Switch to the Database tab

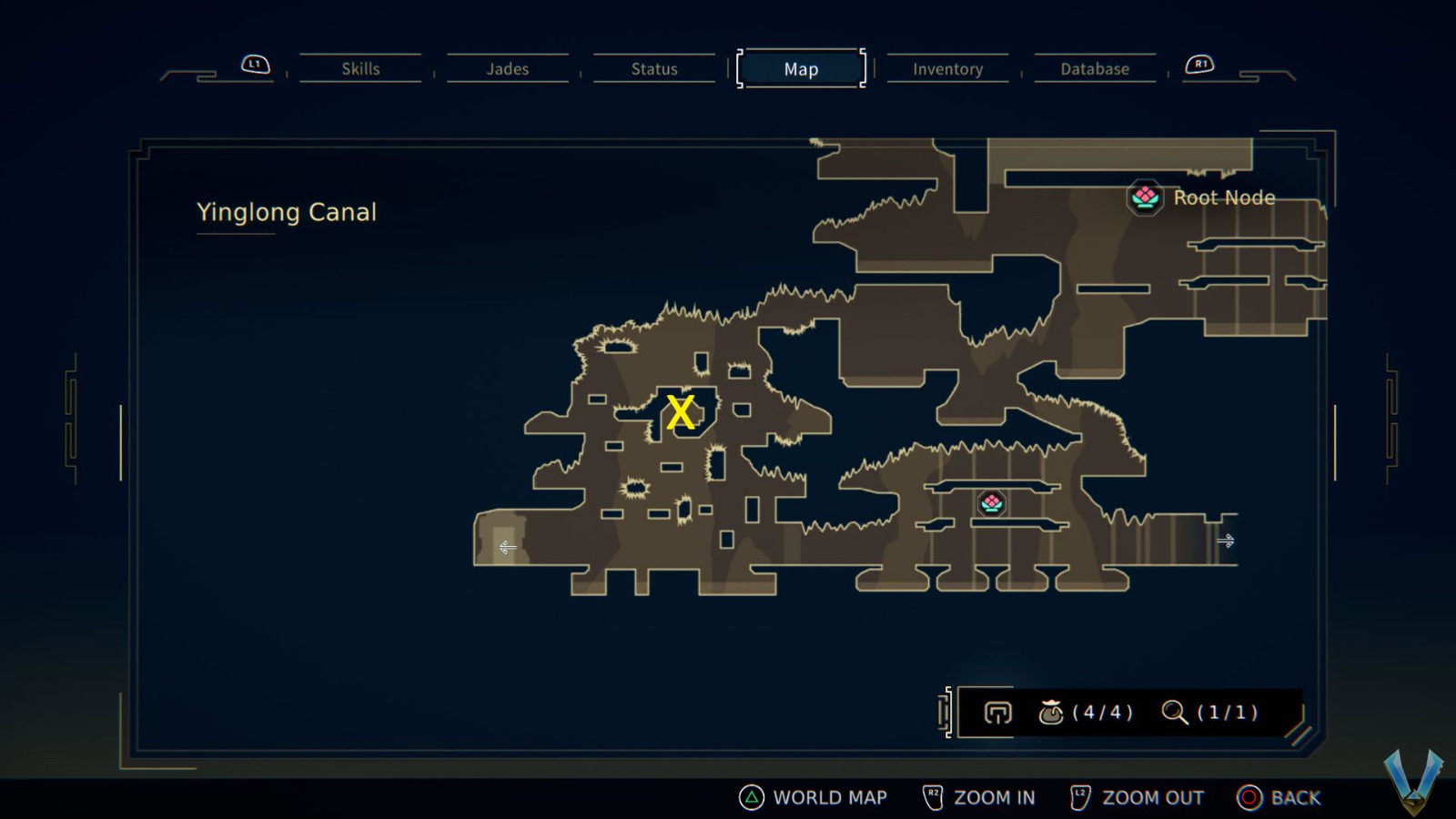(x=1095, y=68)
